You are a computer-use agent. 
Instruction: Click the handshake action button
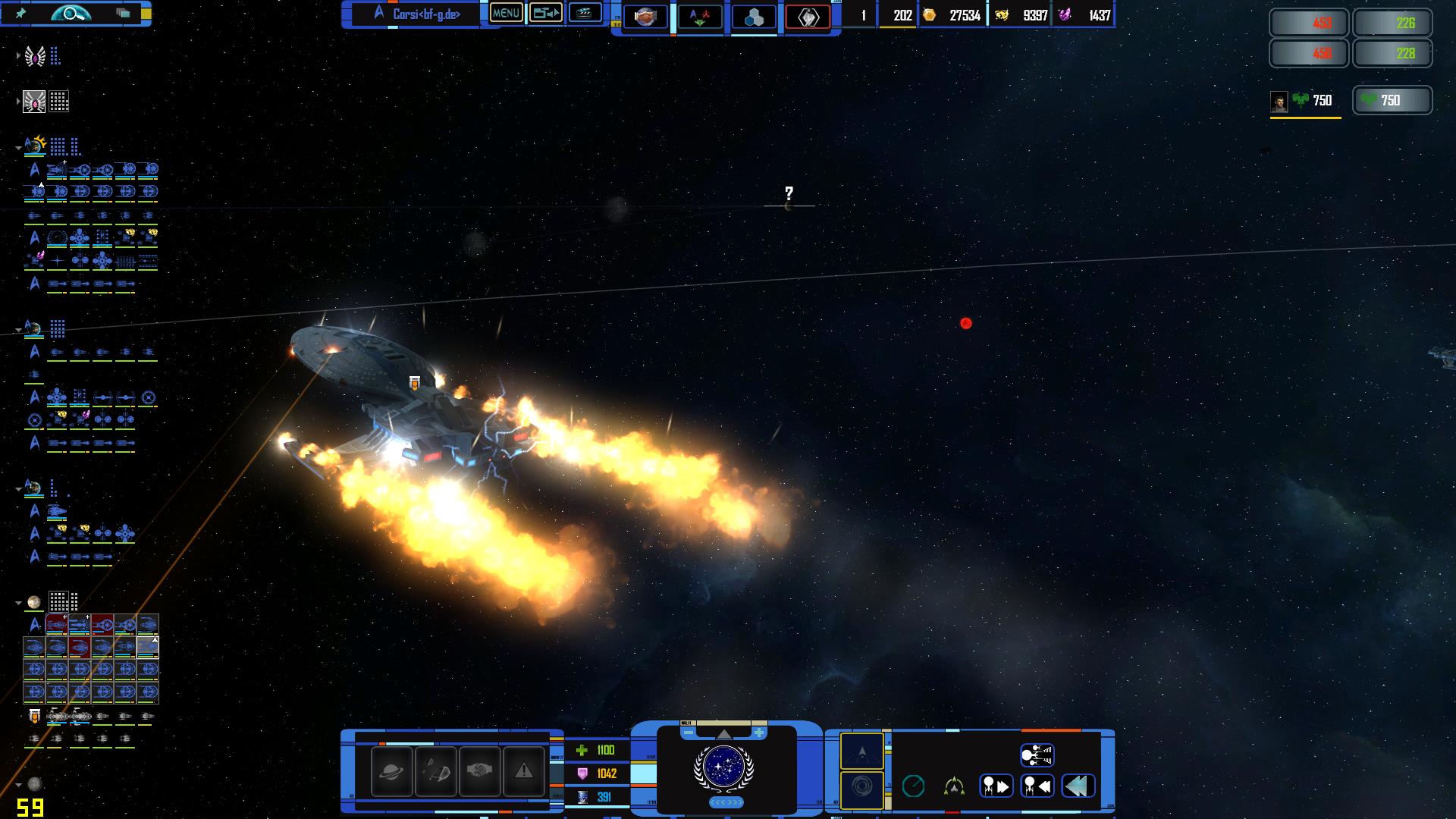click(x=479, y=772)
